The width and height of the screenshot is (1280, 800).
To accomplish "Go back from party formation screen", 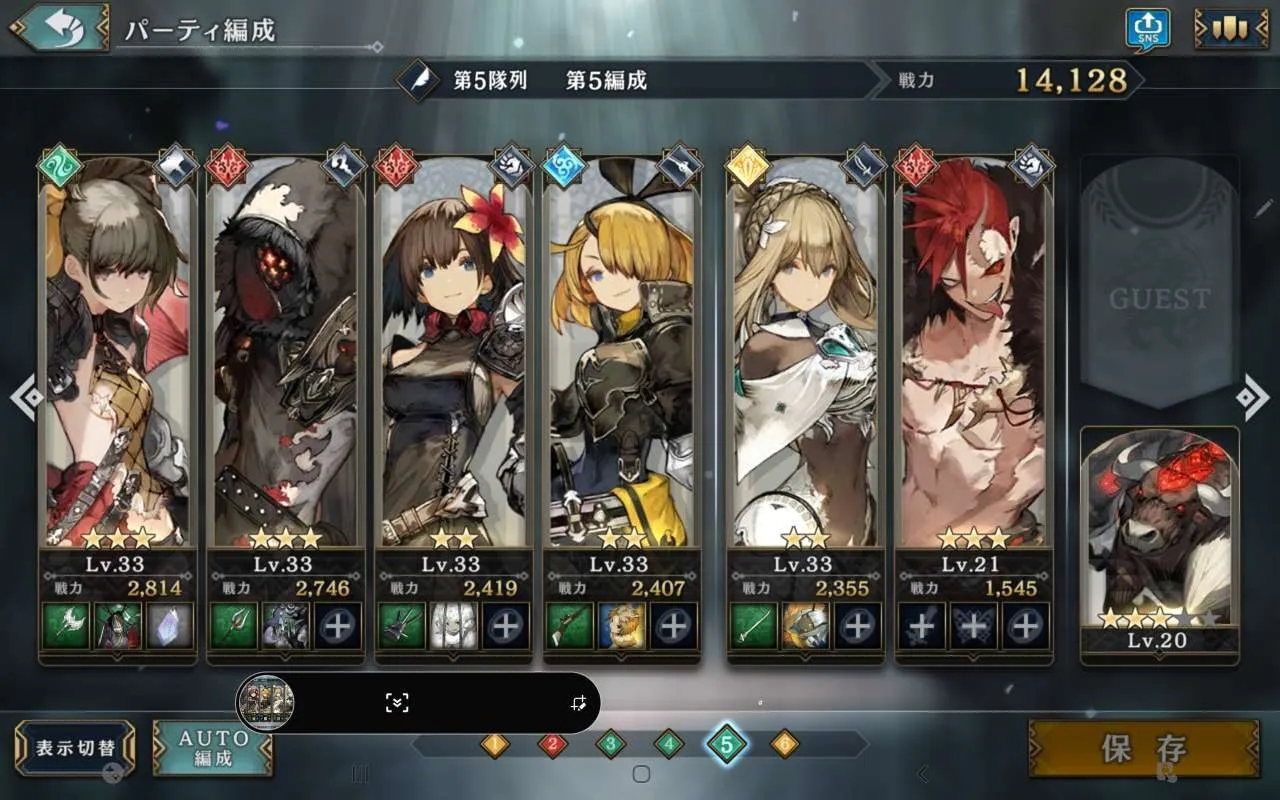I will [x=60, y=29].
